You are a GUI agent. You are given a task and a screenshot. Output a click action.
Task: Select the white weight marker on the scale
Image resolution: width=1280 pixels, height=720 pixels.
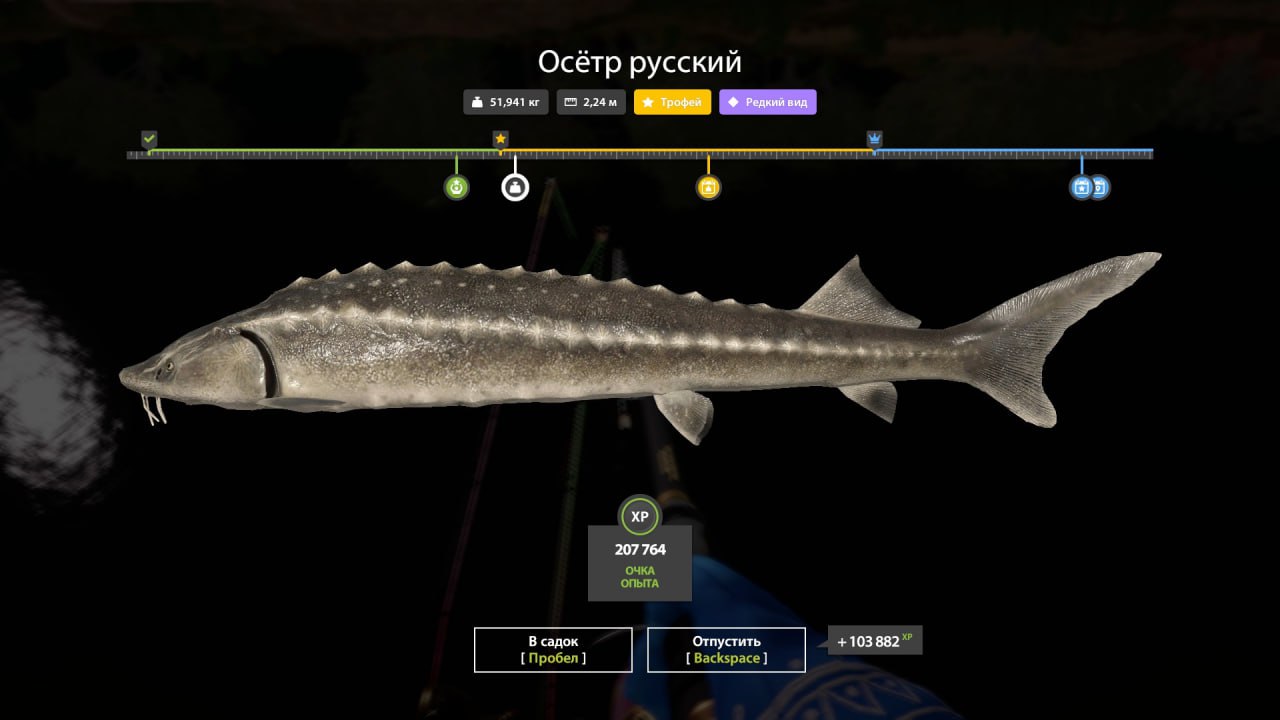click(515, 187)
